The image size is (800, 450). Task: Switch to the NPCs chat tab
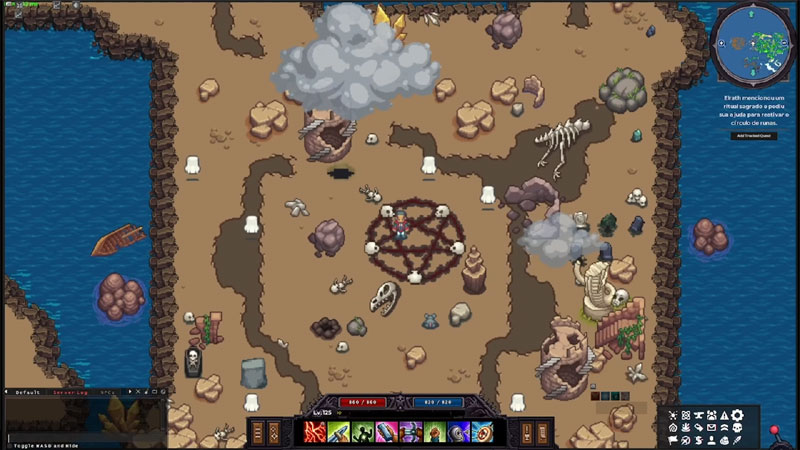[107, 393]
